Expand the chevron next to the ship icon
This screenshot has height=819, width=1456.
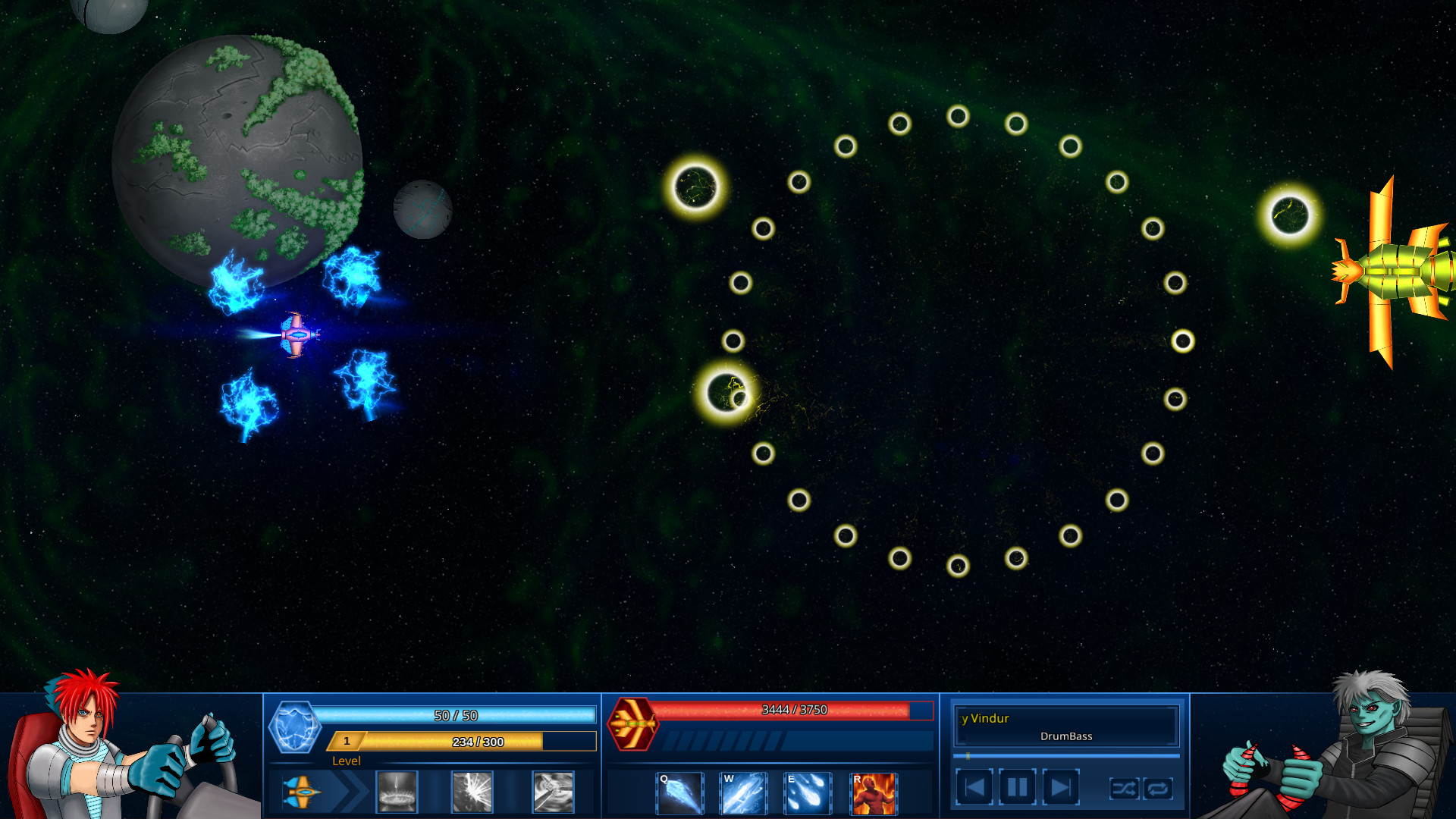[350, 790]
